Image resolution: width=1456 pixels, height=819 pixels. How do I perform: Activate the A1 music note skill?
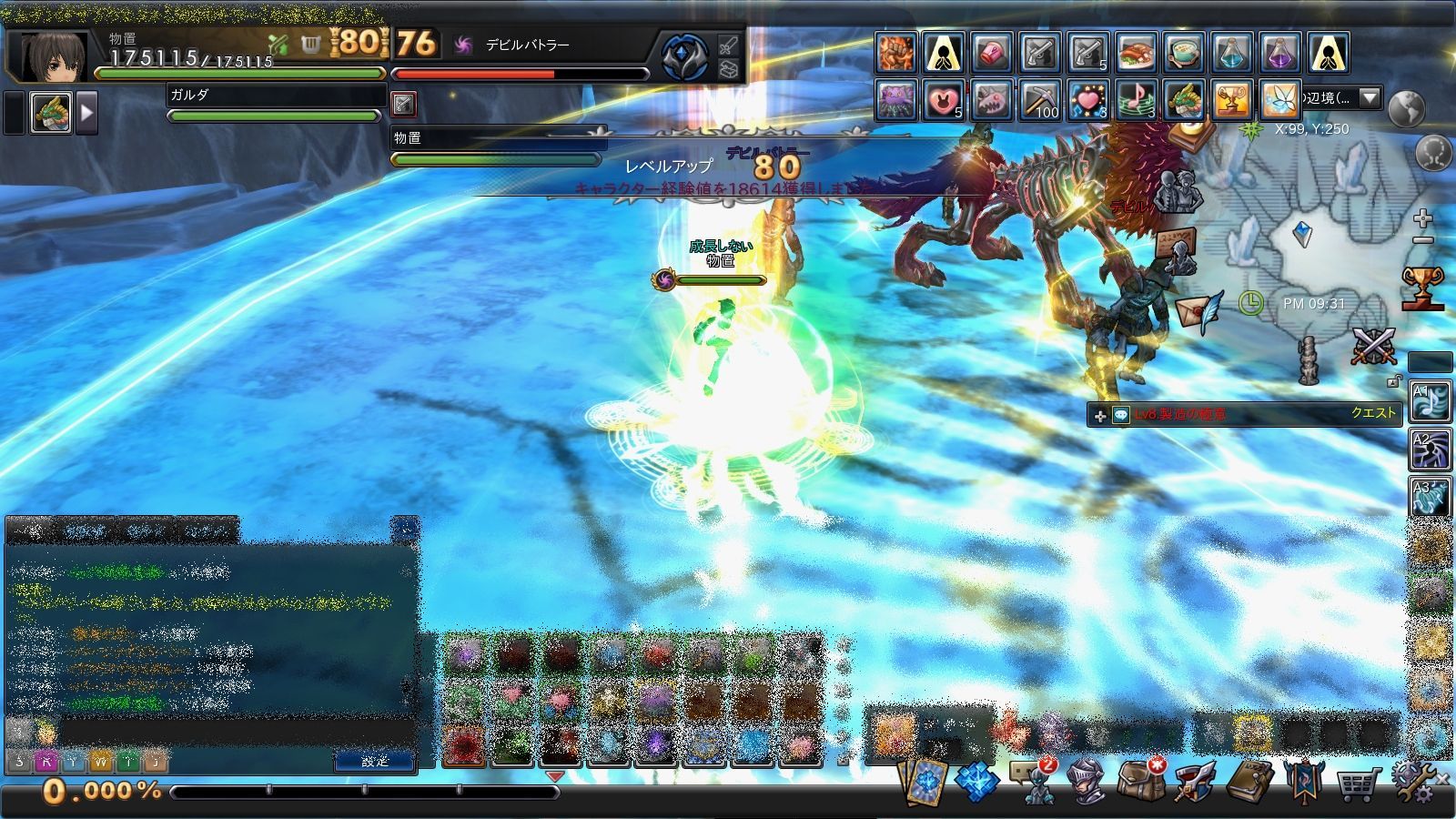1430,402
